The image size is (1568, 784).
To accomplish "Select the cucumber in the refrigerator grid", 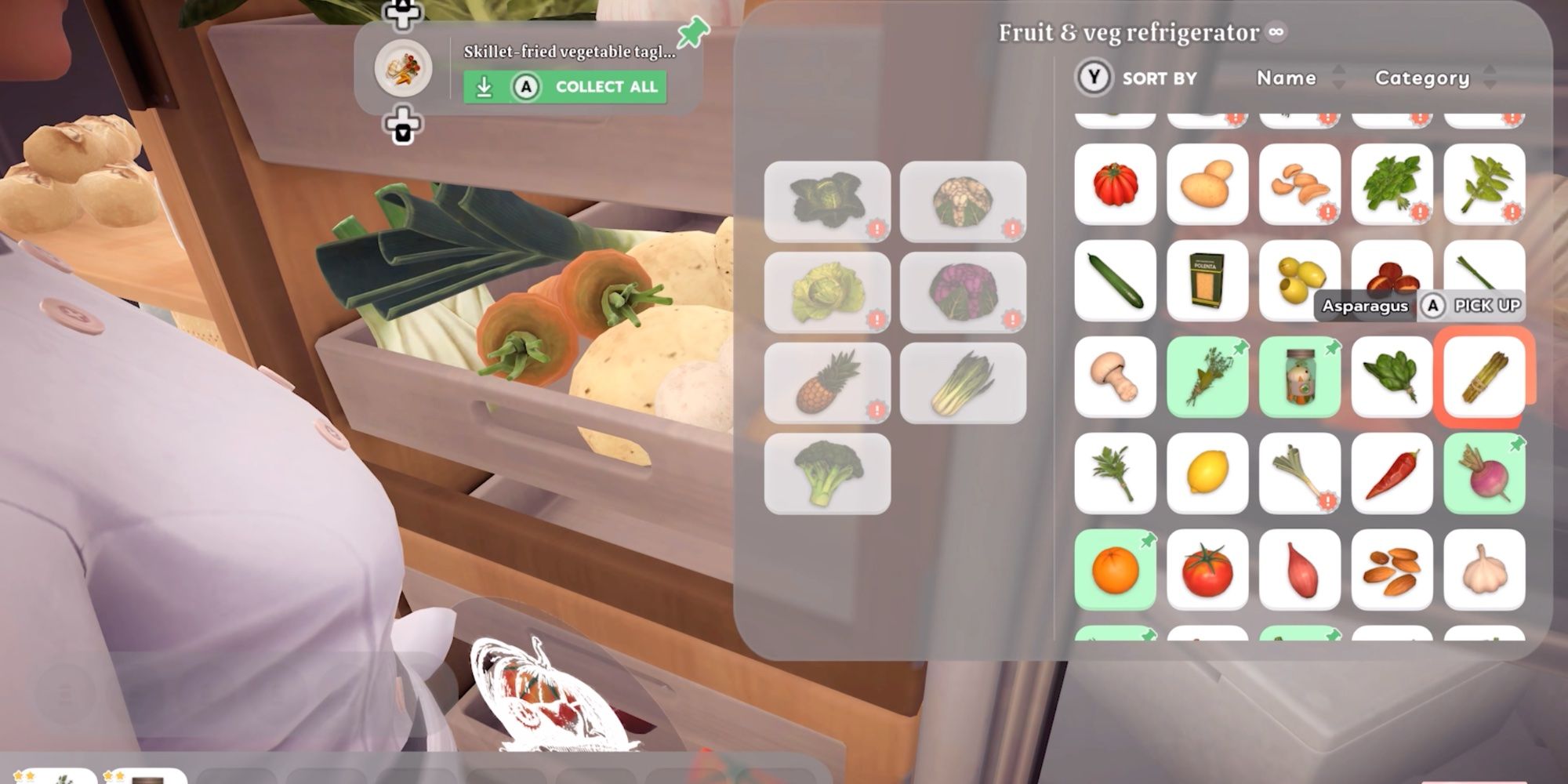I will point(1116,281).
